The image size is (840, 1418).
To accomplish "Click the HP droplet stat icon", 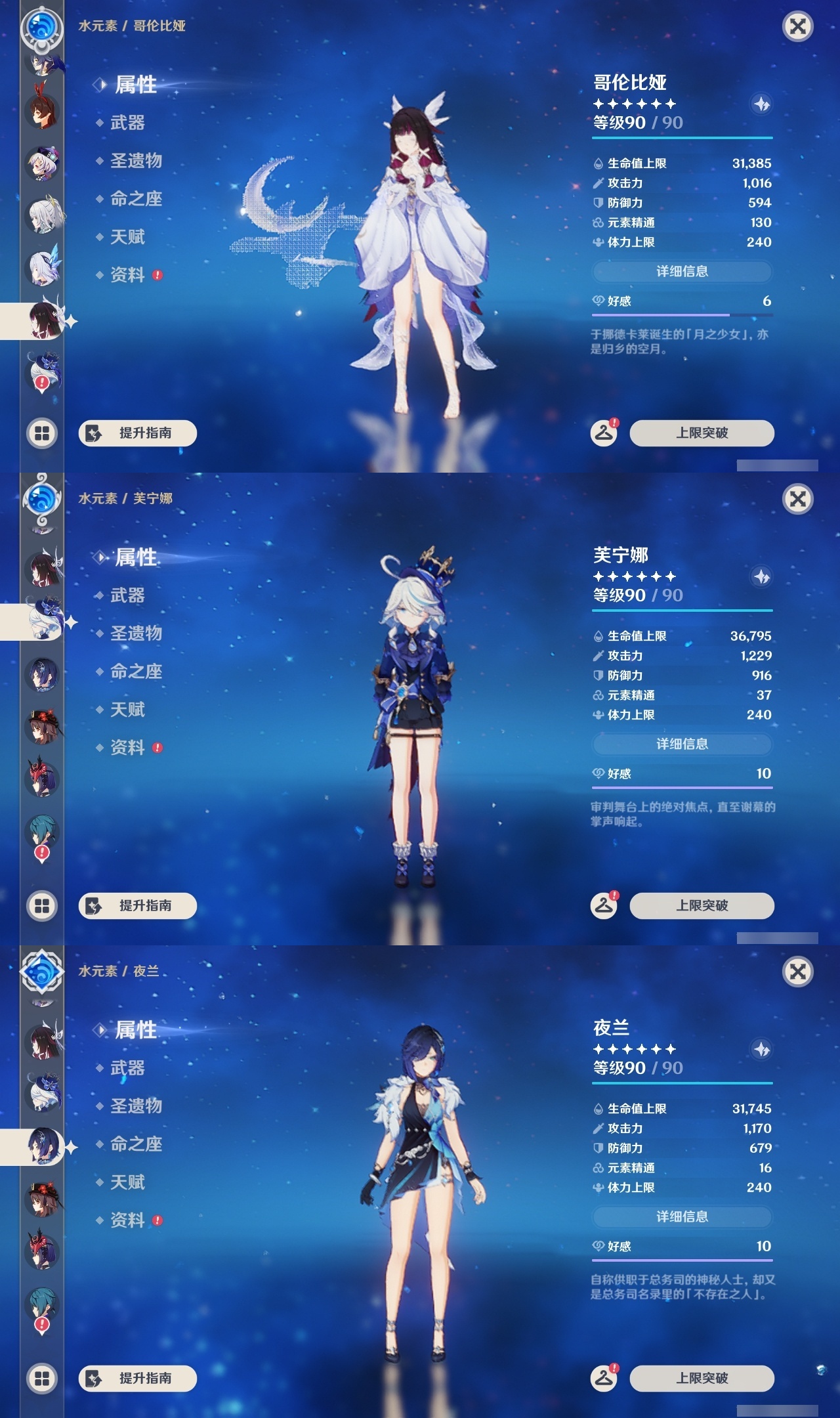I will click(598, 163).
